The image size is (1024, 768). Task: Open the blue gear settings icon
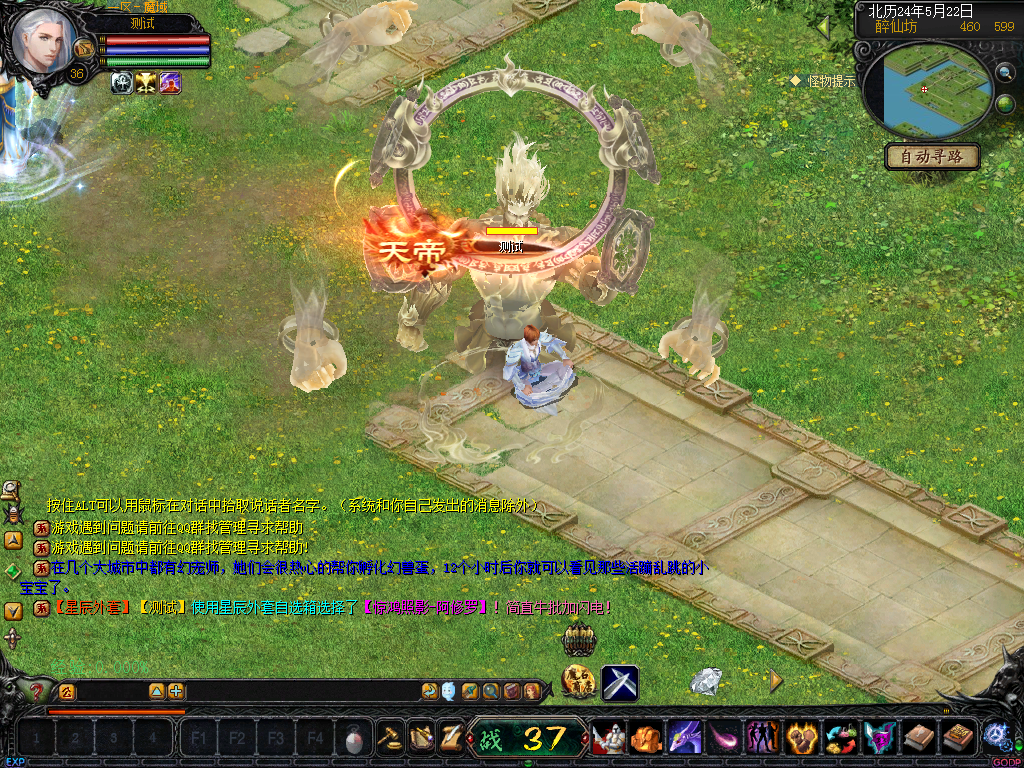click(x=996, y=735)
